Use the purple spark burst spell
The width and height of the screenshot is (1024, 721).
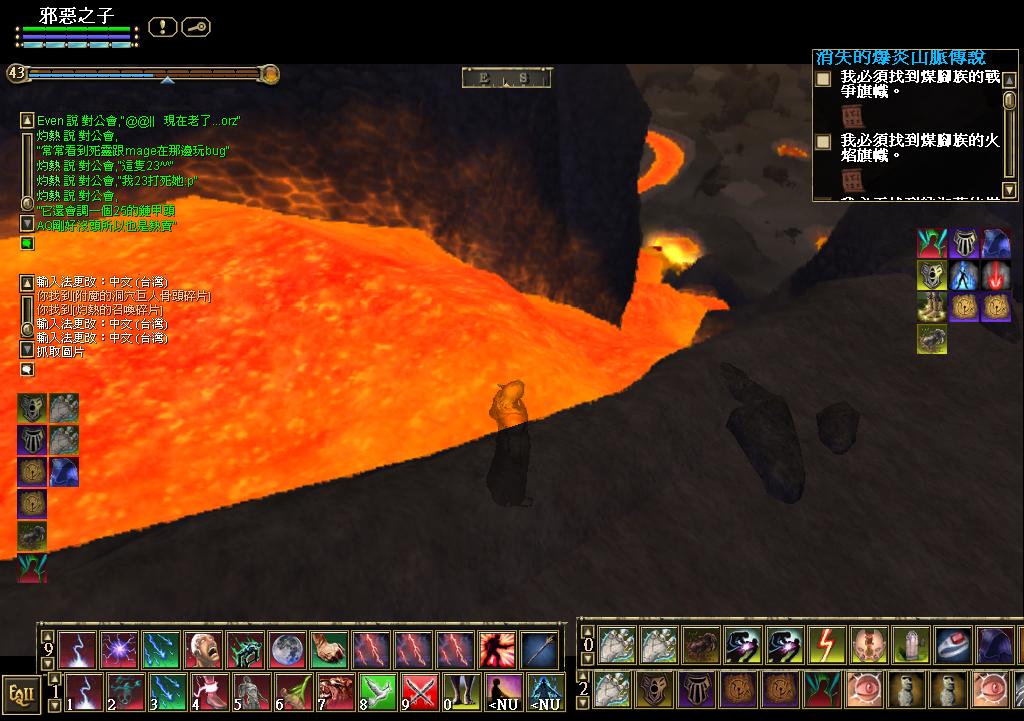[x=119, y=650]
